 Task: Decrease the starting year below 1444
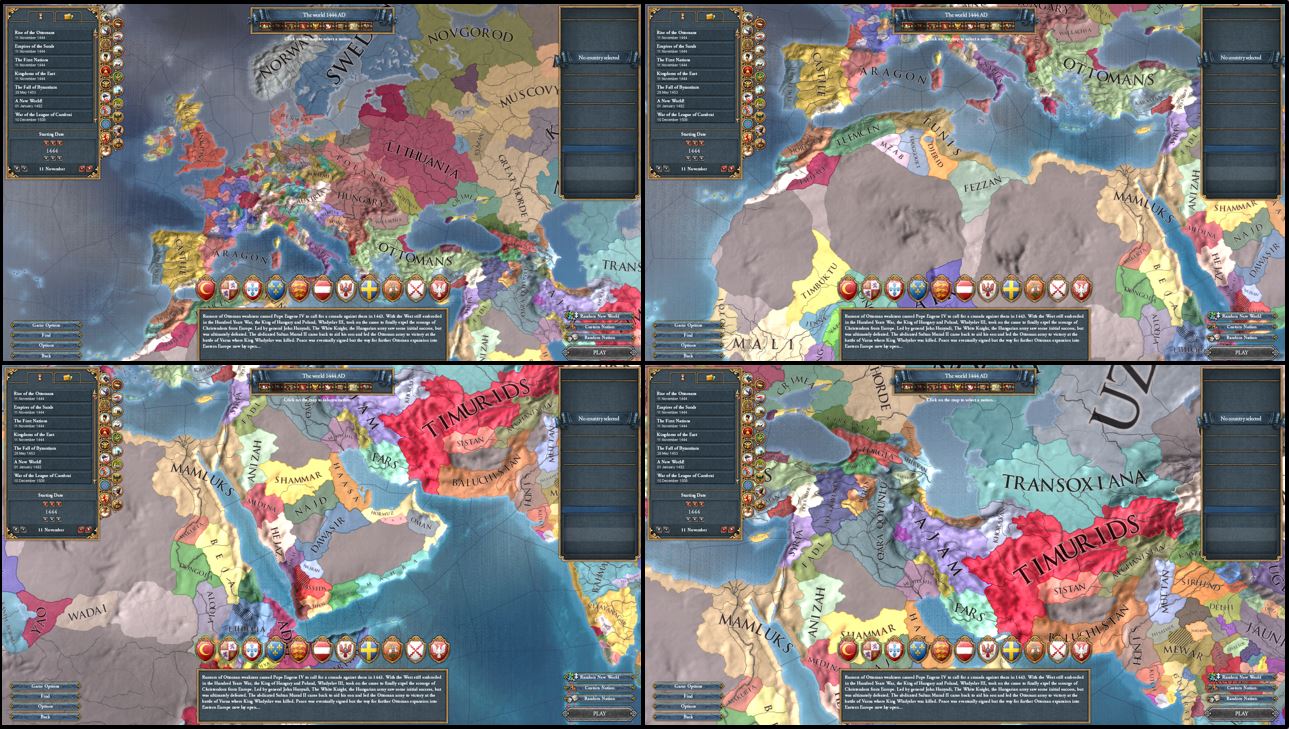coord(54,157)
